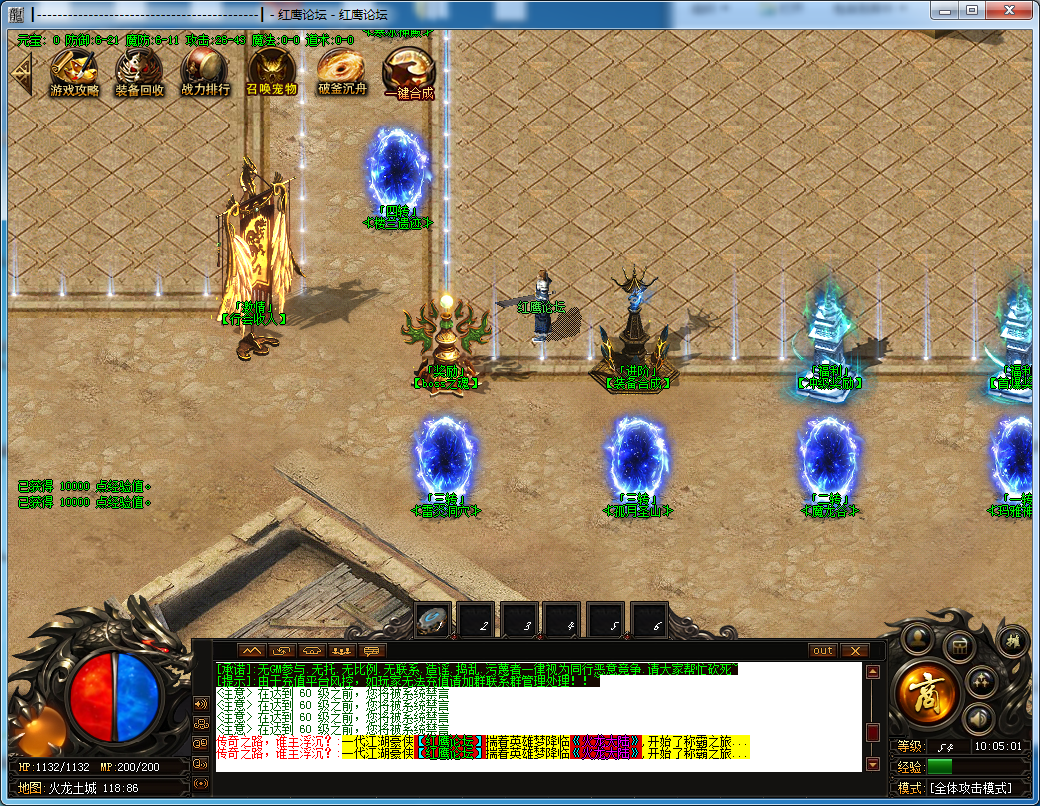1040x806 pixels.
Task: Click the 摊 stall round button
Action: tap(1013, 642)
